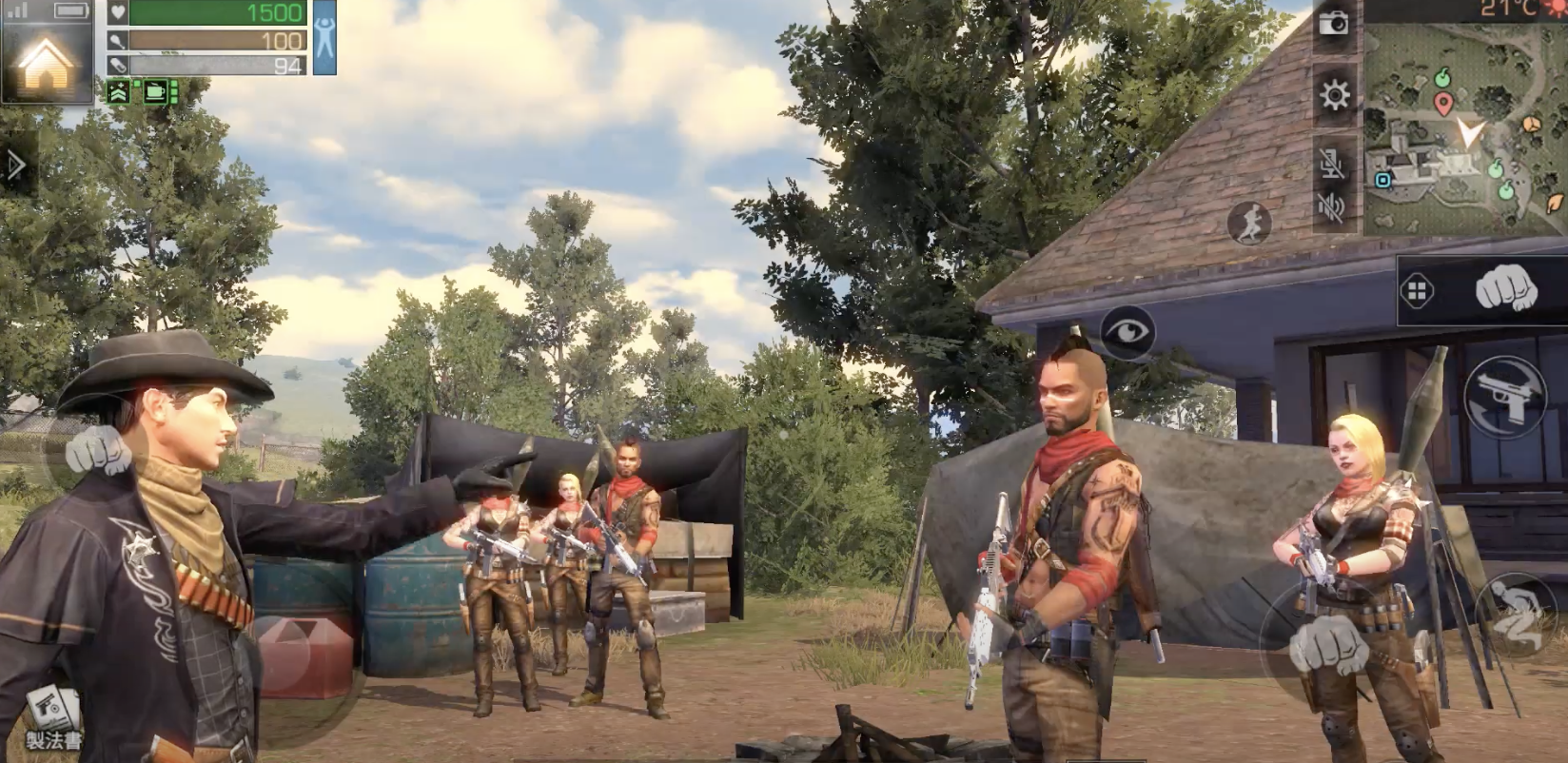This screenshot has height=763, width=1568.
Task: Take a screenshot with the camera icon
Action: (x=1334, y=23)
